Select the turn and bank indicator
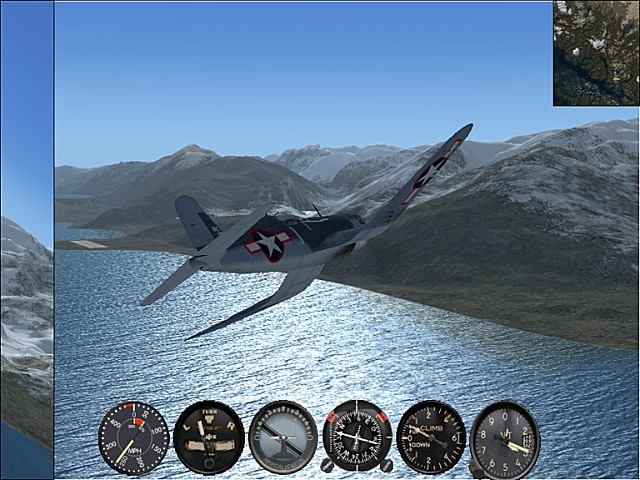This screenshot has height=480, width=640. [208, 437]
